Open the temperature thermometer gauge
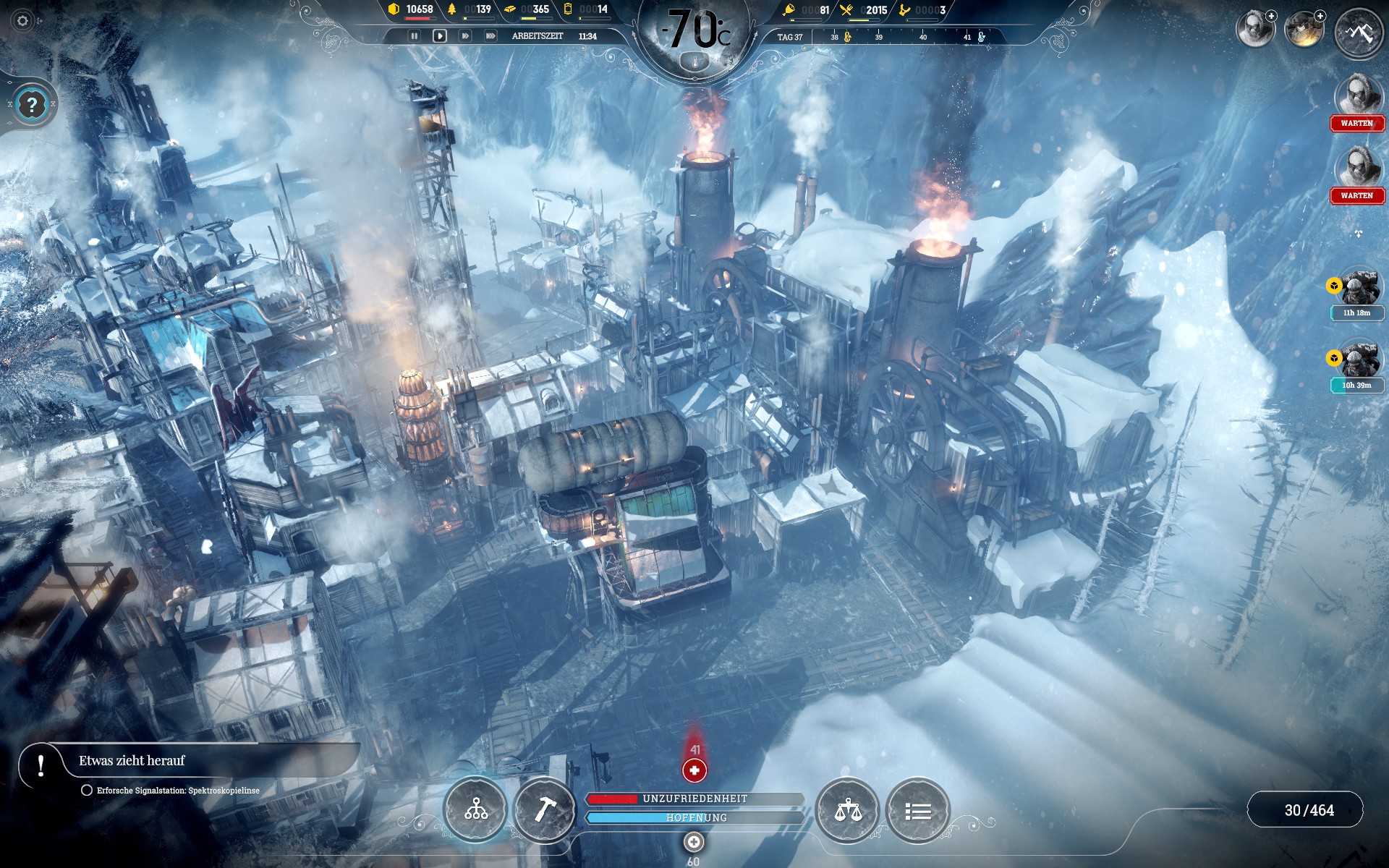The height and width of the screenshot is (868, 1389). click(695, 63)
